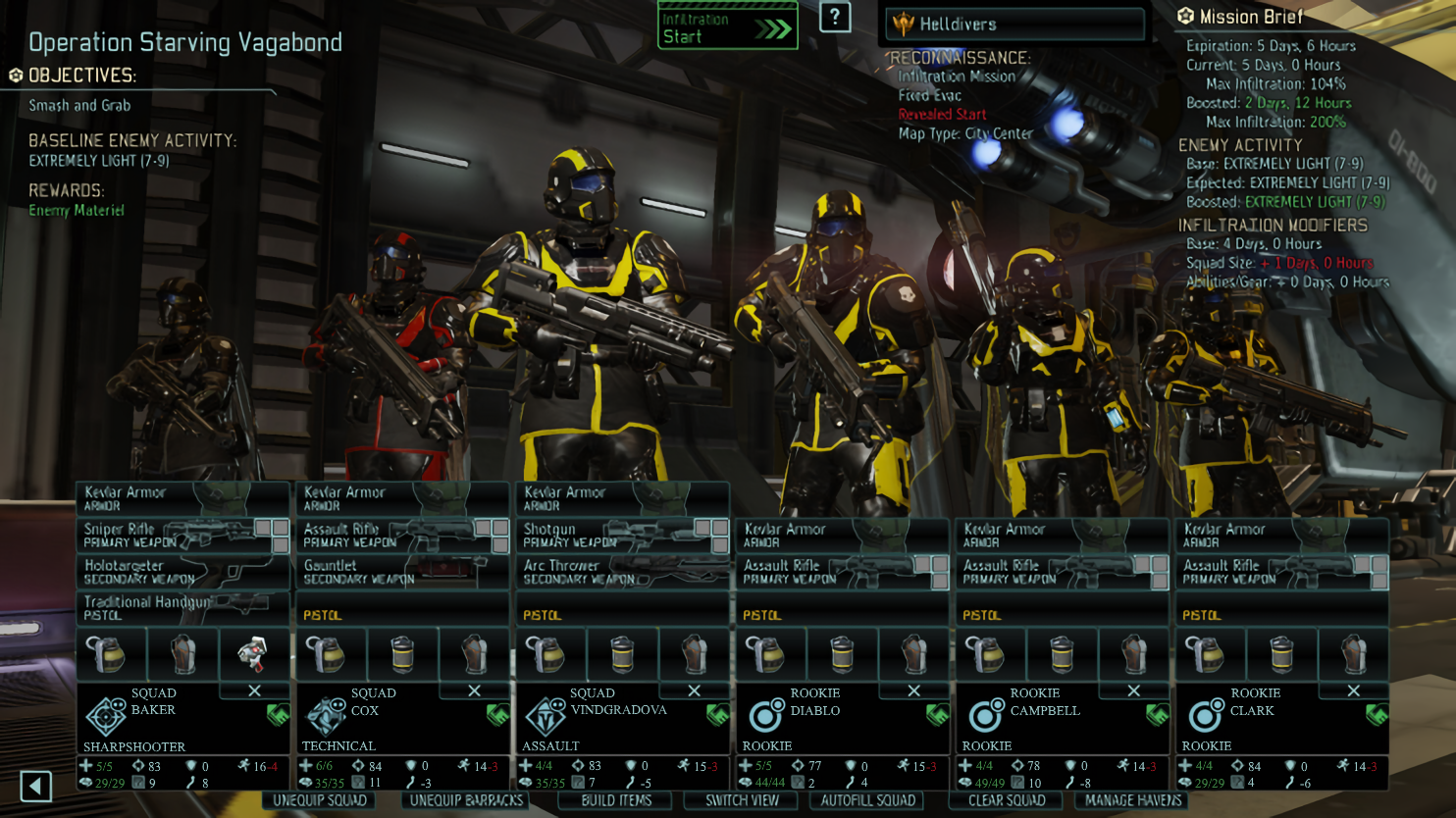1456x818 pixels.
Task: Open the question mark help button
Action: pyautogui.click(x=834, y=17)
